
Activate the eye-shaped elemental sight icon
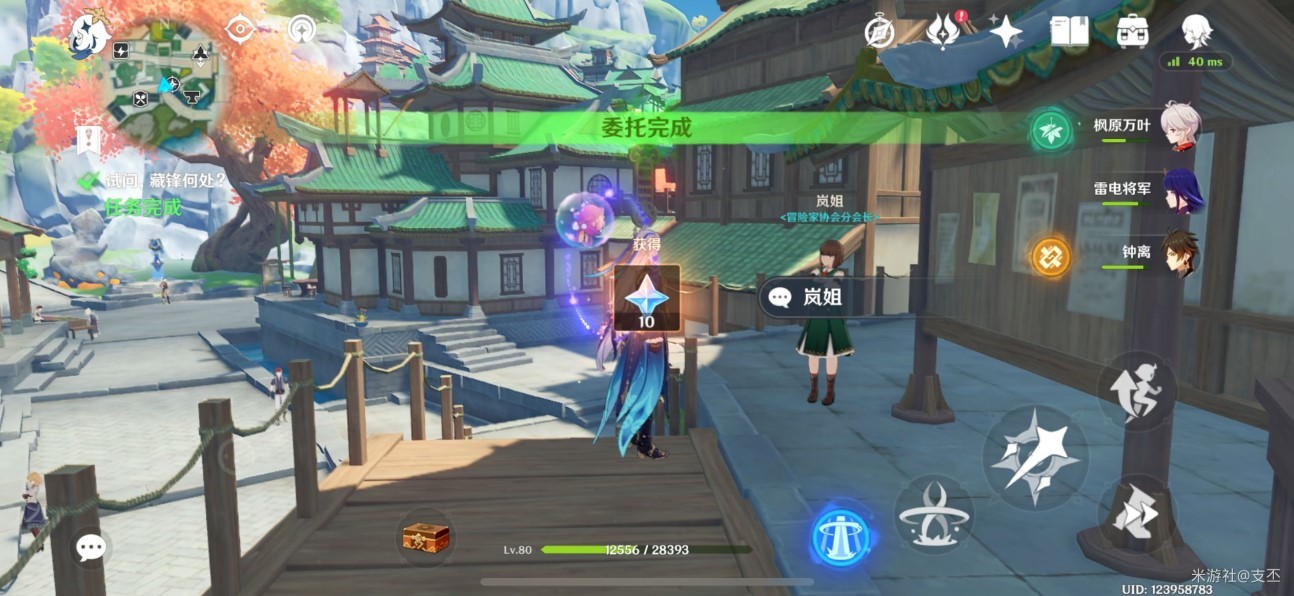pyautogui.click(x=240, y=29)
